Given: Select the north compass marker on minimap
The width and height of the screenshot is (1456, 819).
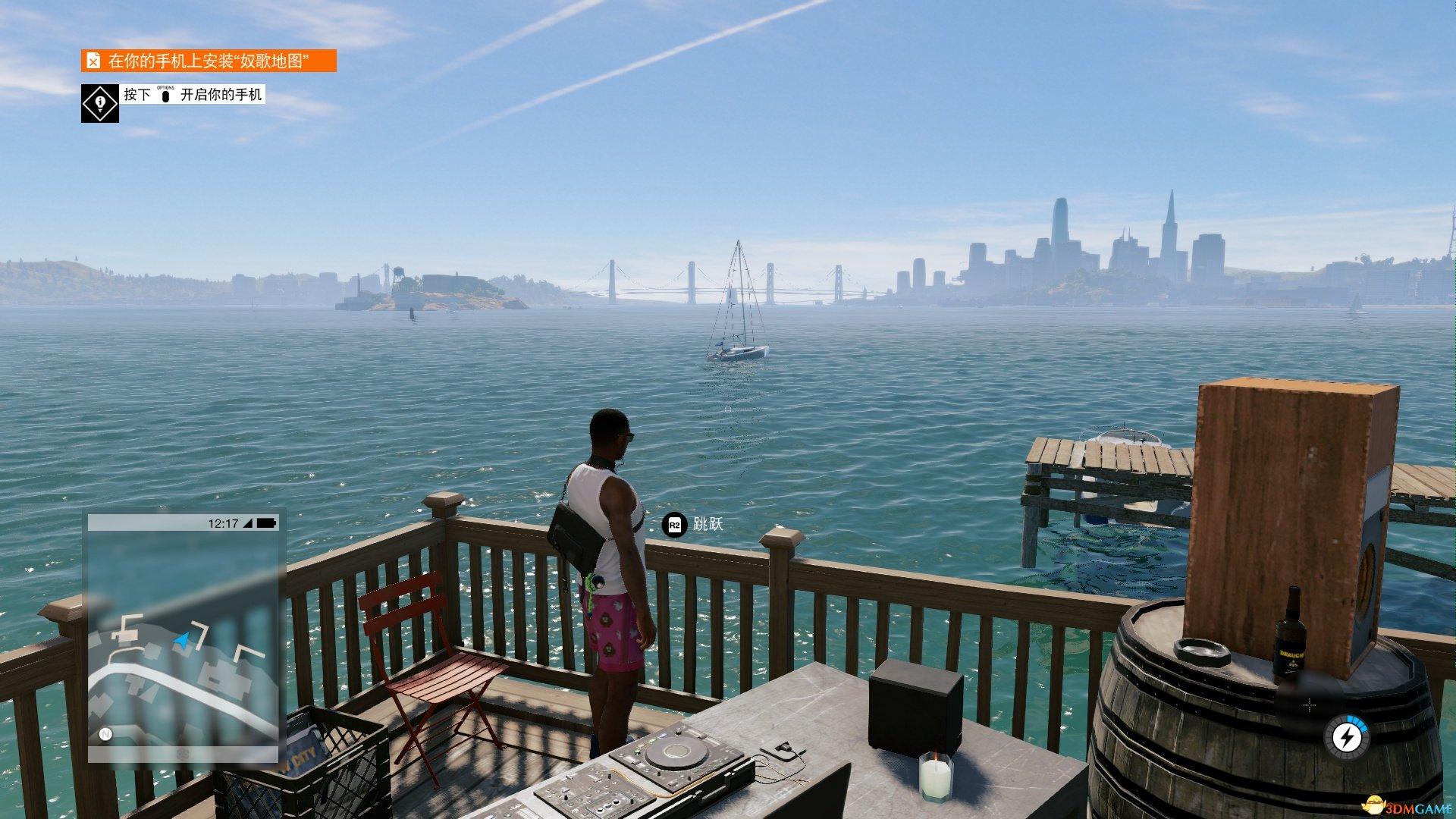Looking at the screenshot, I should (x=105, y=734).
